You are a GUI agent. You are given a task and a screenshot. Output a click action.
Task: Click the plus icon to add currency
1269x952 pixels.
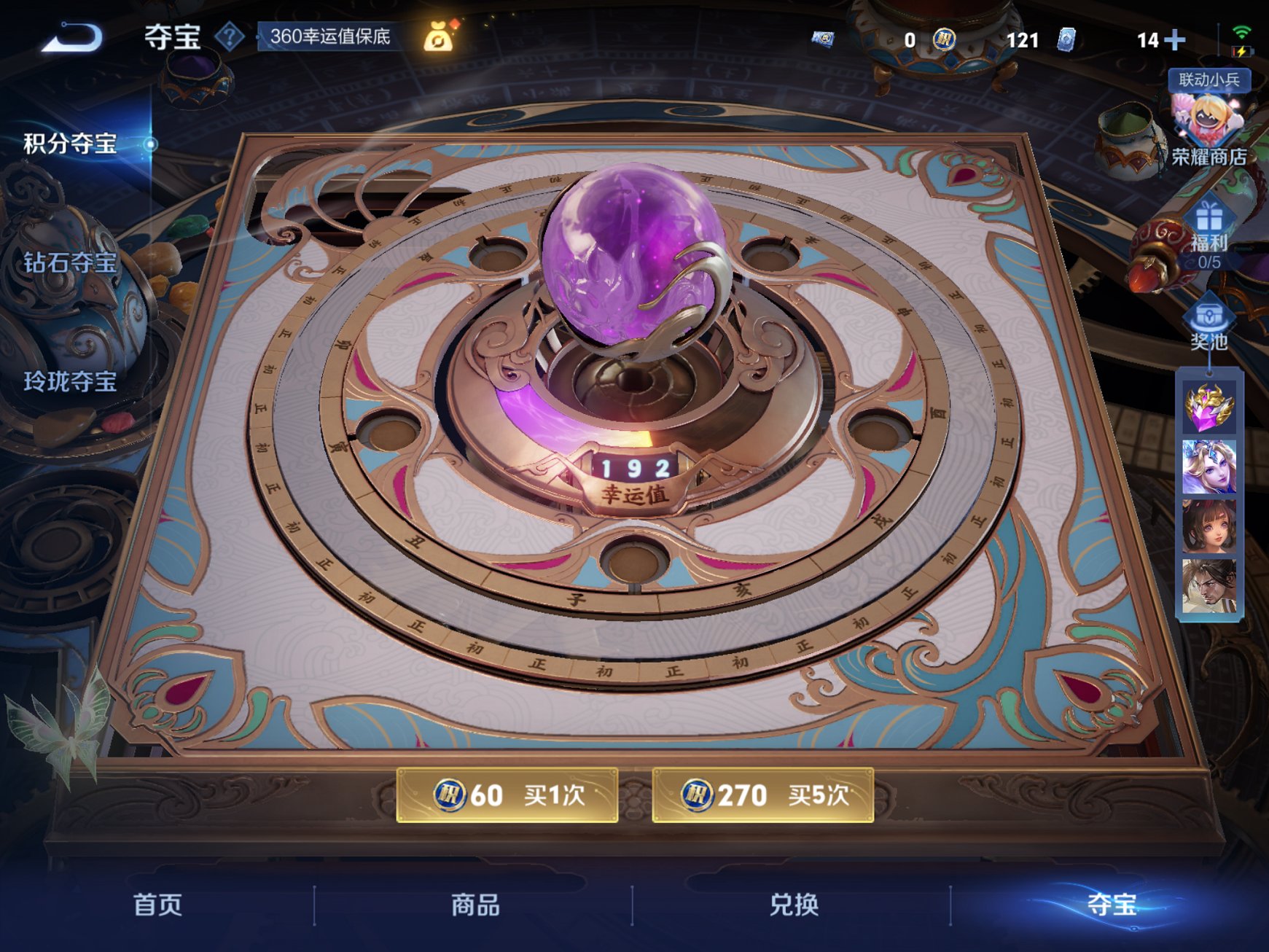[1174, 40]
